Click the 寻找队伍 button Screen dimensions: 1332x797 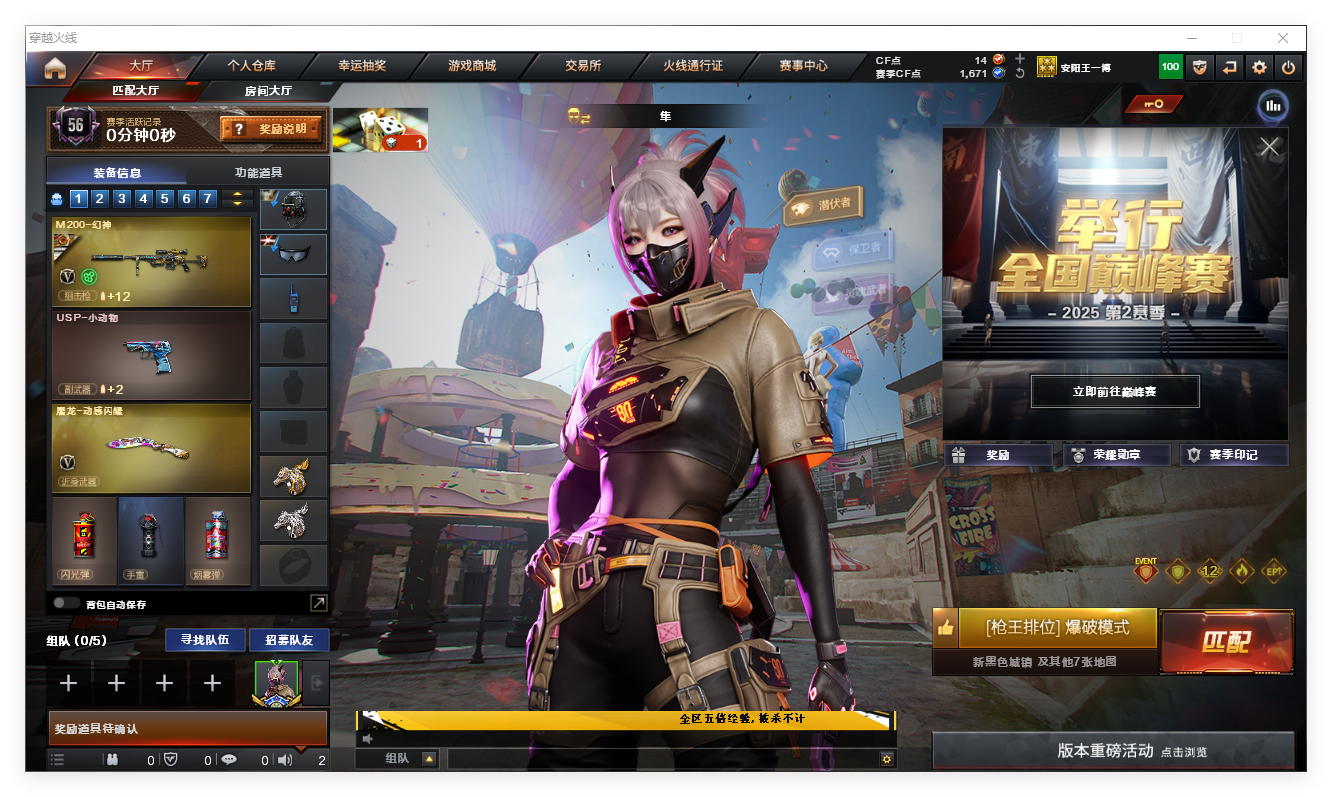tap(204, 640)
